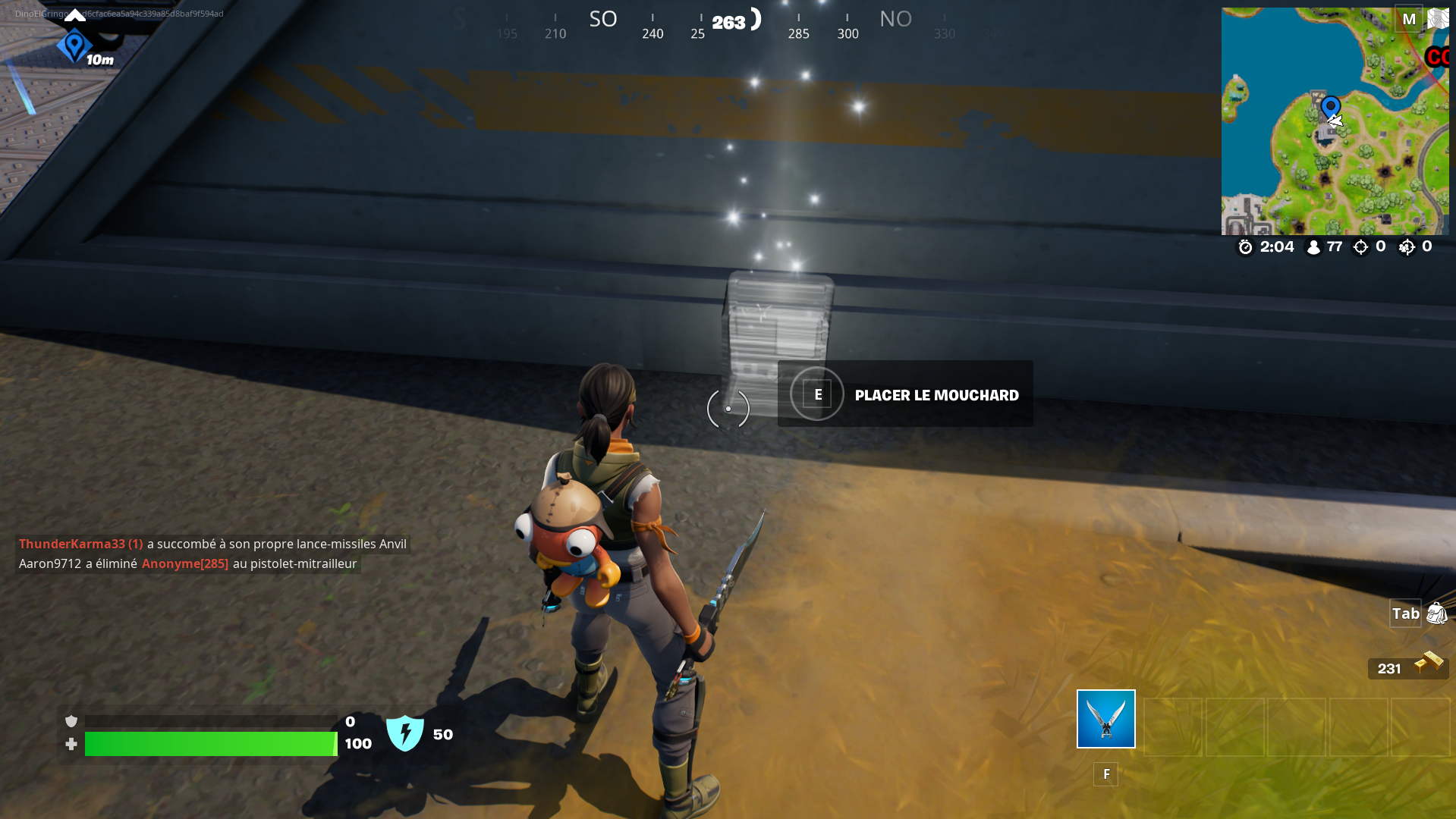Click the stopwatch match timer icon

[x=1244, y=246]
